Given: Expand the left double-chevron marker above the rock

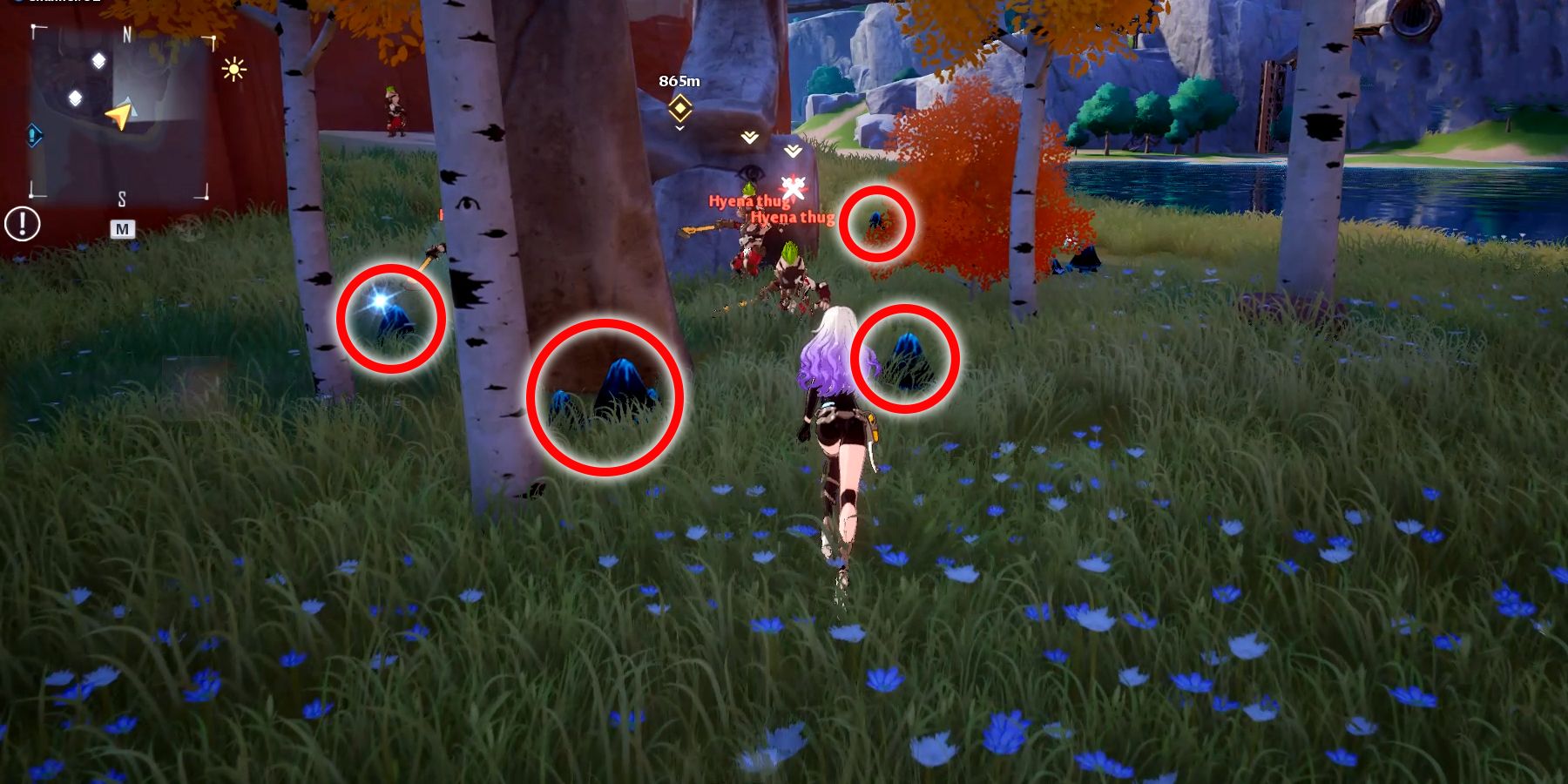Looking at the screenshot, I should pos(749,137).
